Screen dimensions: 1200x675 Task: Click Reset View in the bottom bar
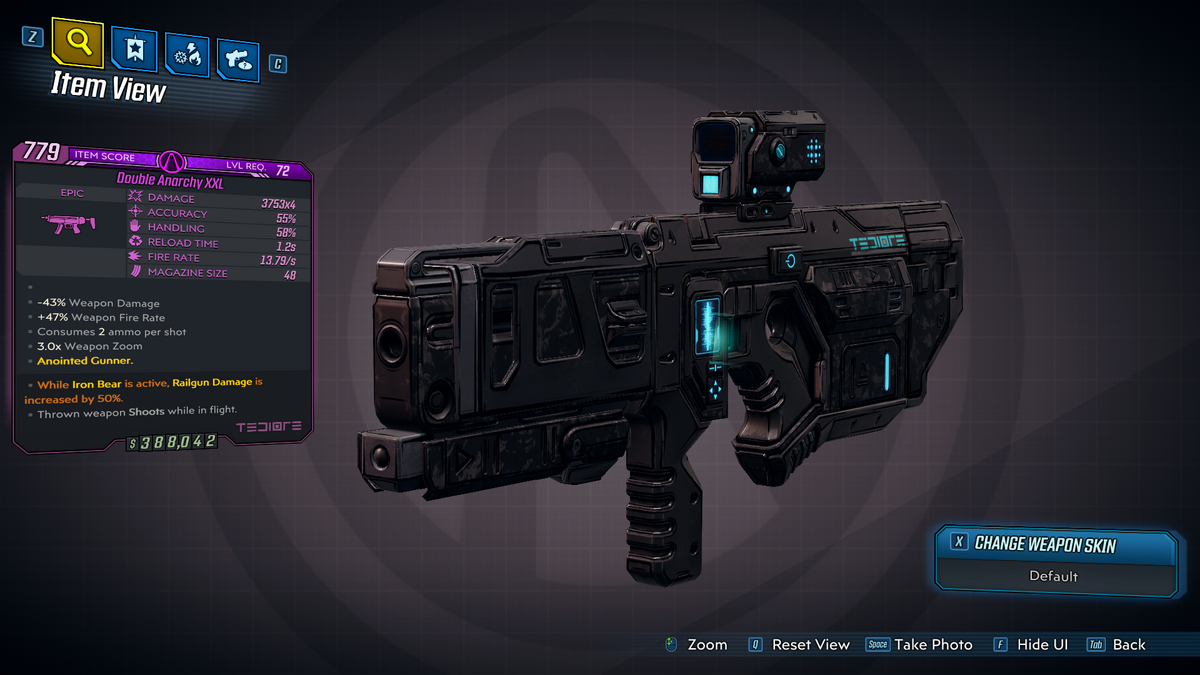[x=810, y=645]
